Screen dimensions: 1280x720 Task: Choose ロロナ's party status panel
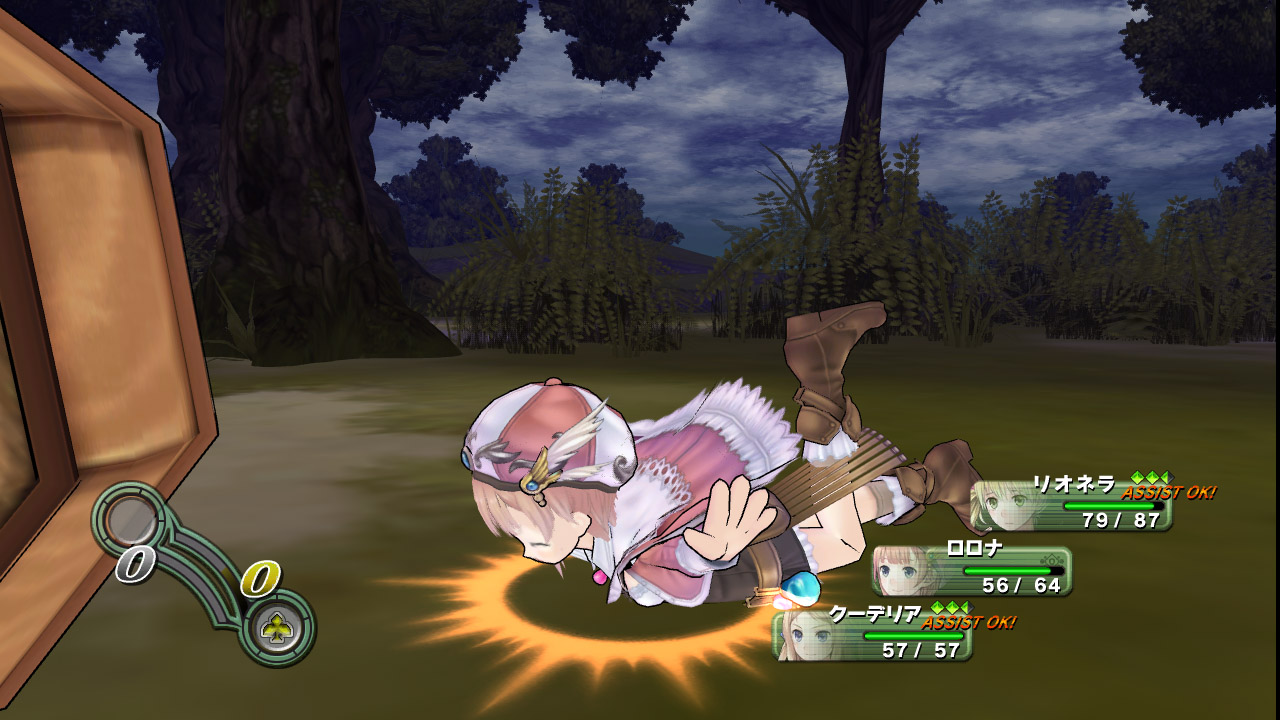[x=972, y=571]
